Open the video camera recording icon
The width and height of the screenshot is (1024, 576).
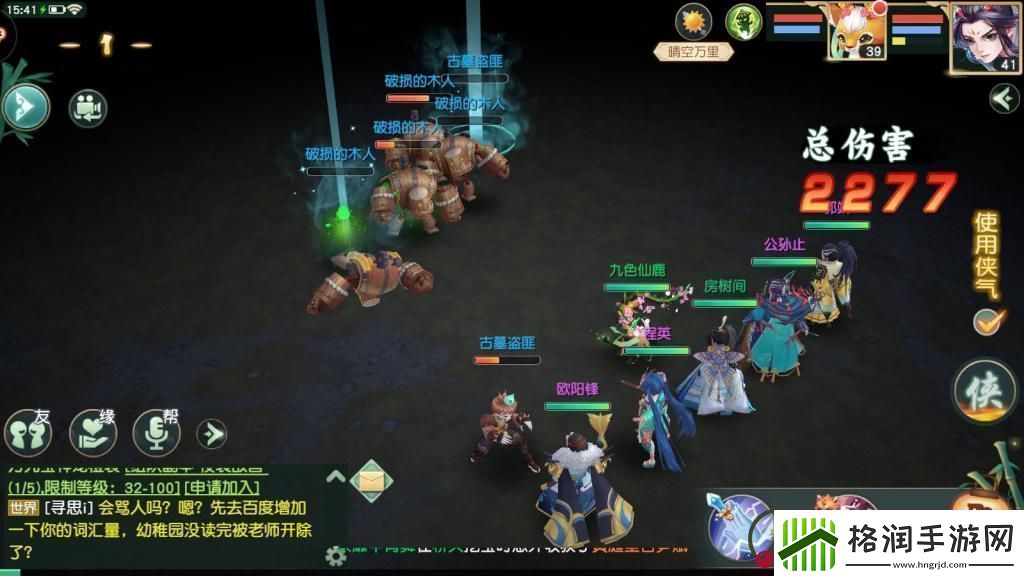point(88,108)
